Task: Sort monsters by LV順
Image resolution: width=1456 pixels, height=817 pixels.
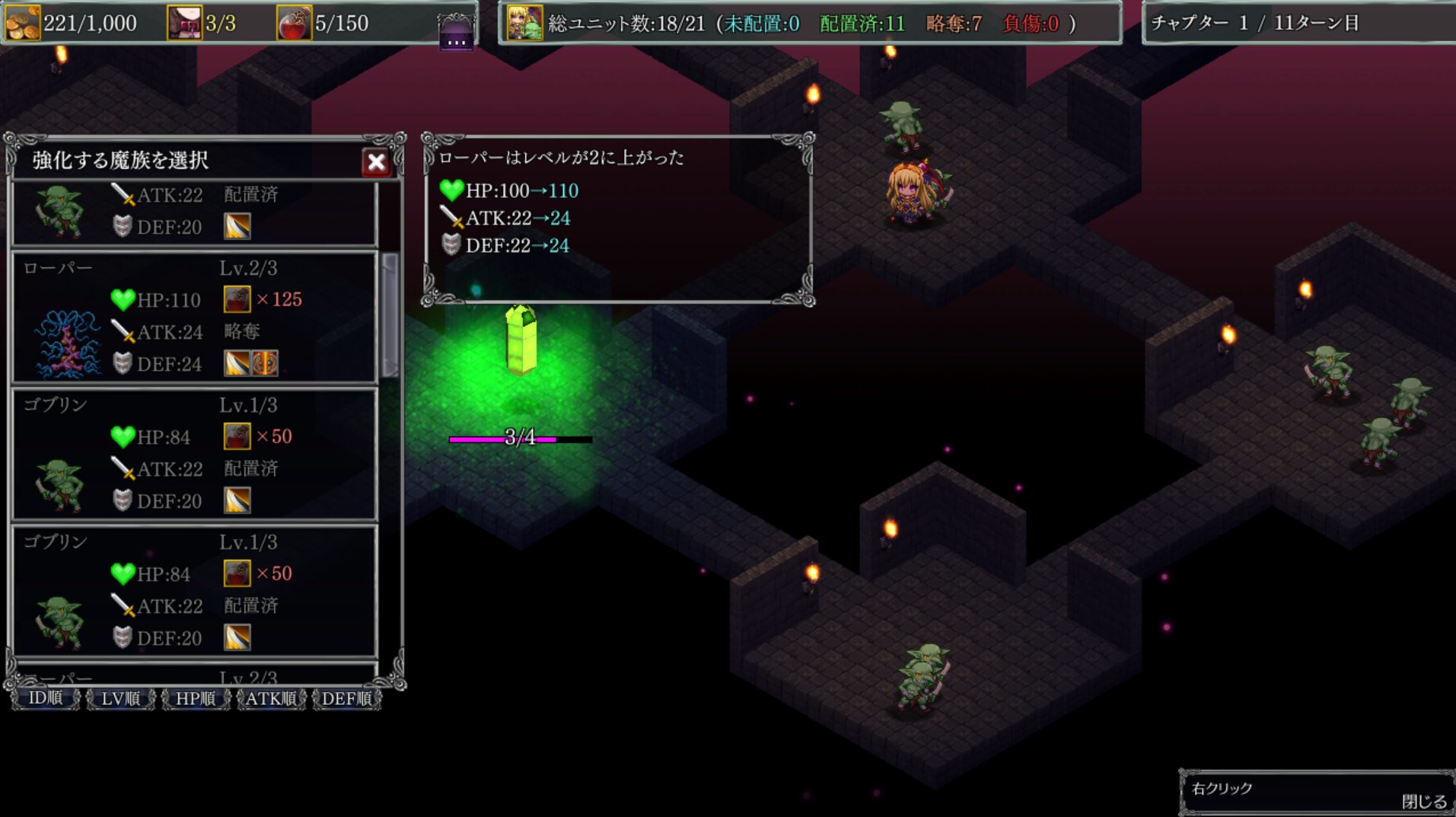Action: click(x=120, y=698)
